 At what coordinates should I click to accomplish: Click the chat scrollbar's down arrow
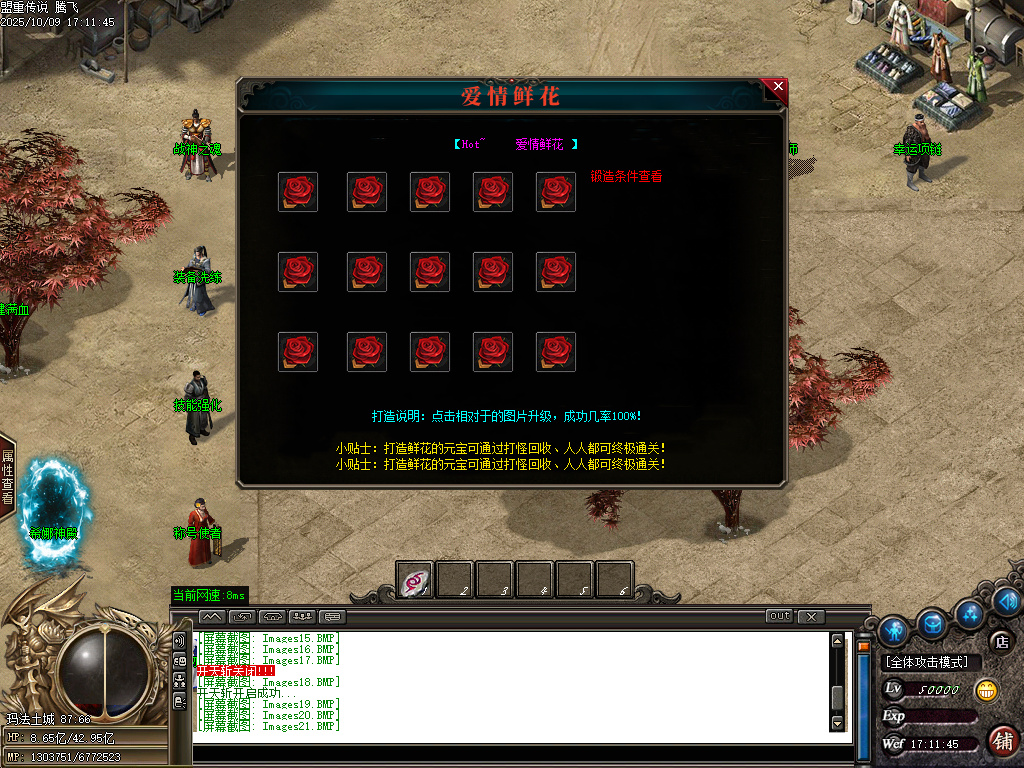pyautogui.click(x=838, y=722)
